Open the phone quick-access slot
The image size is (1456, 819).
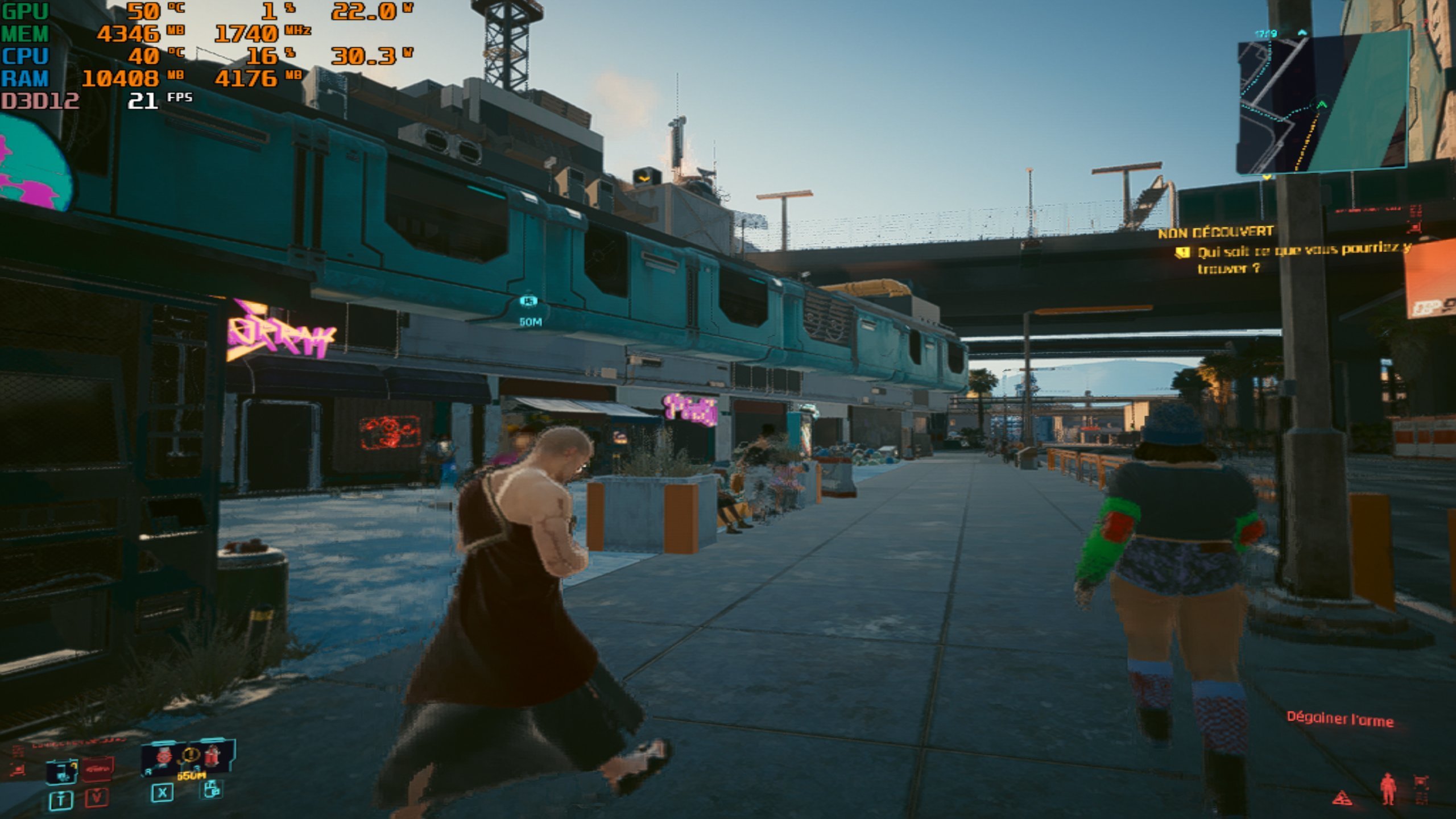[x=61, y=771]
